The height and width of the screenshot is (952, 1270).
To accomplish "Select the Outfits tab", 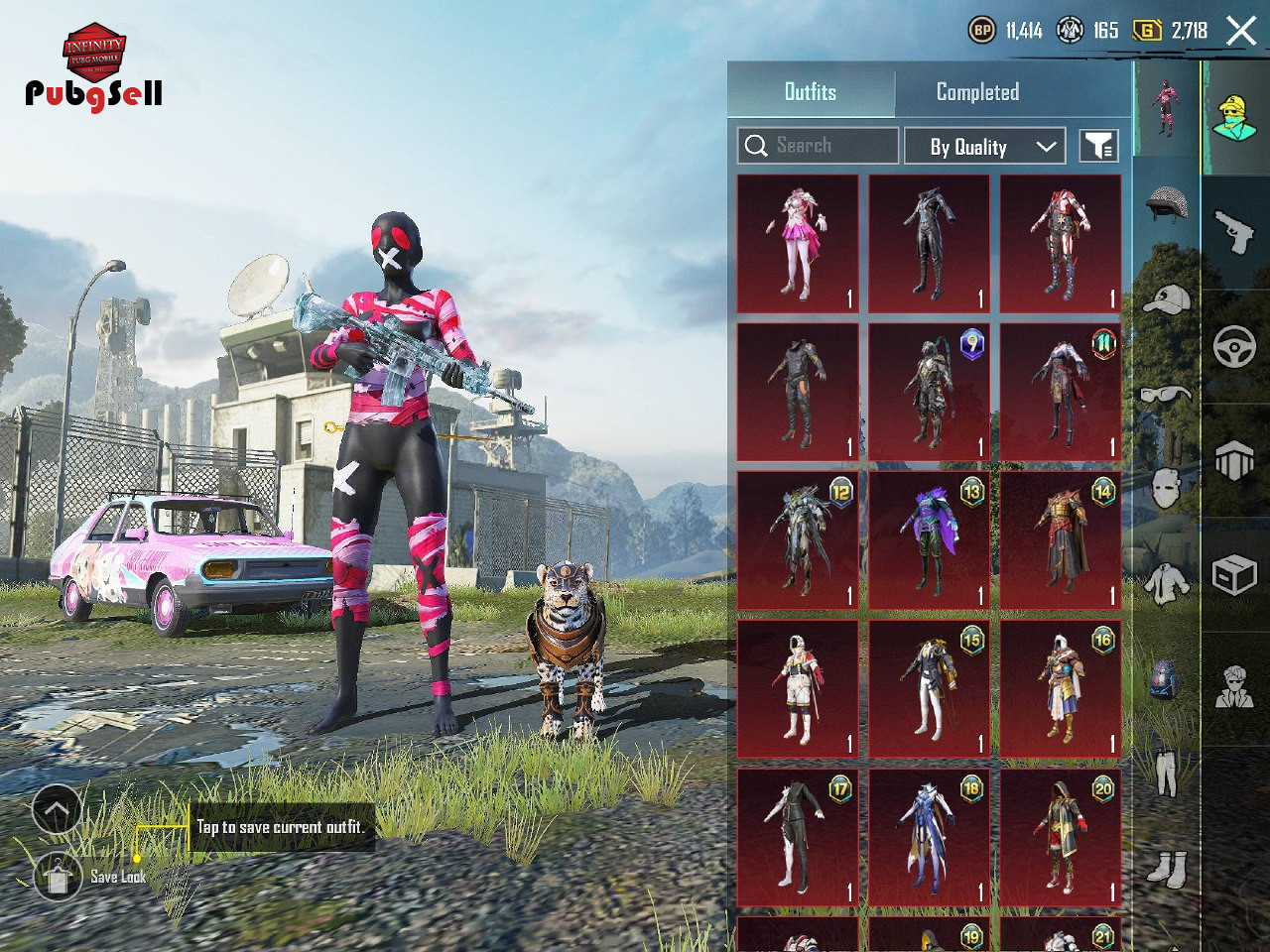I will click(x=811, y=92).
